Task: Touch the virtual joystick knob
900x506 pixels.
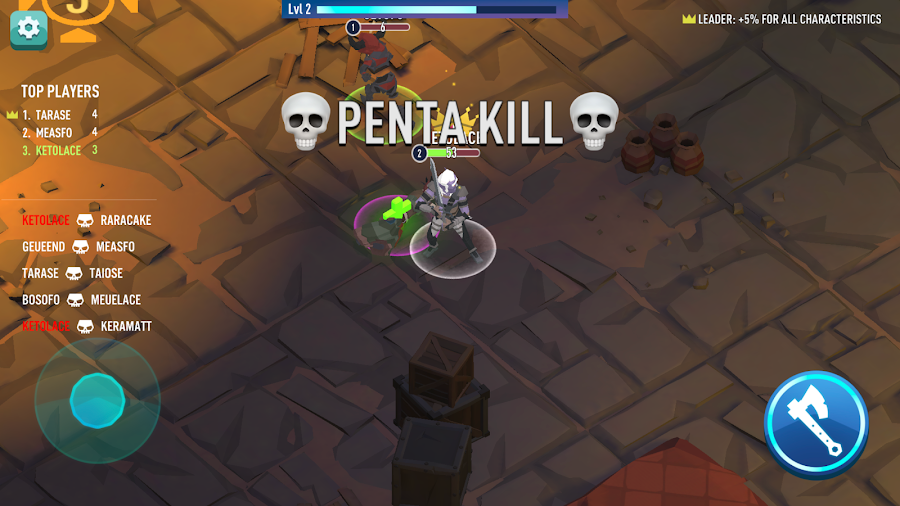Action: point(97,401)
